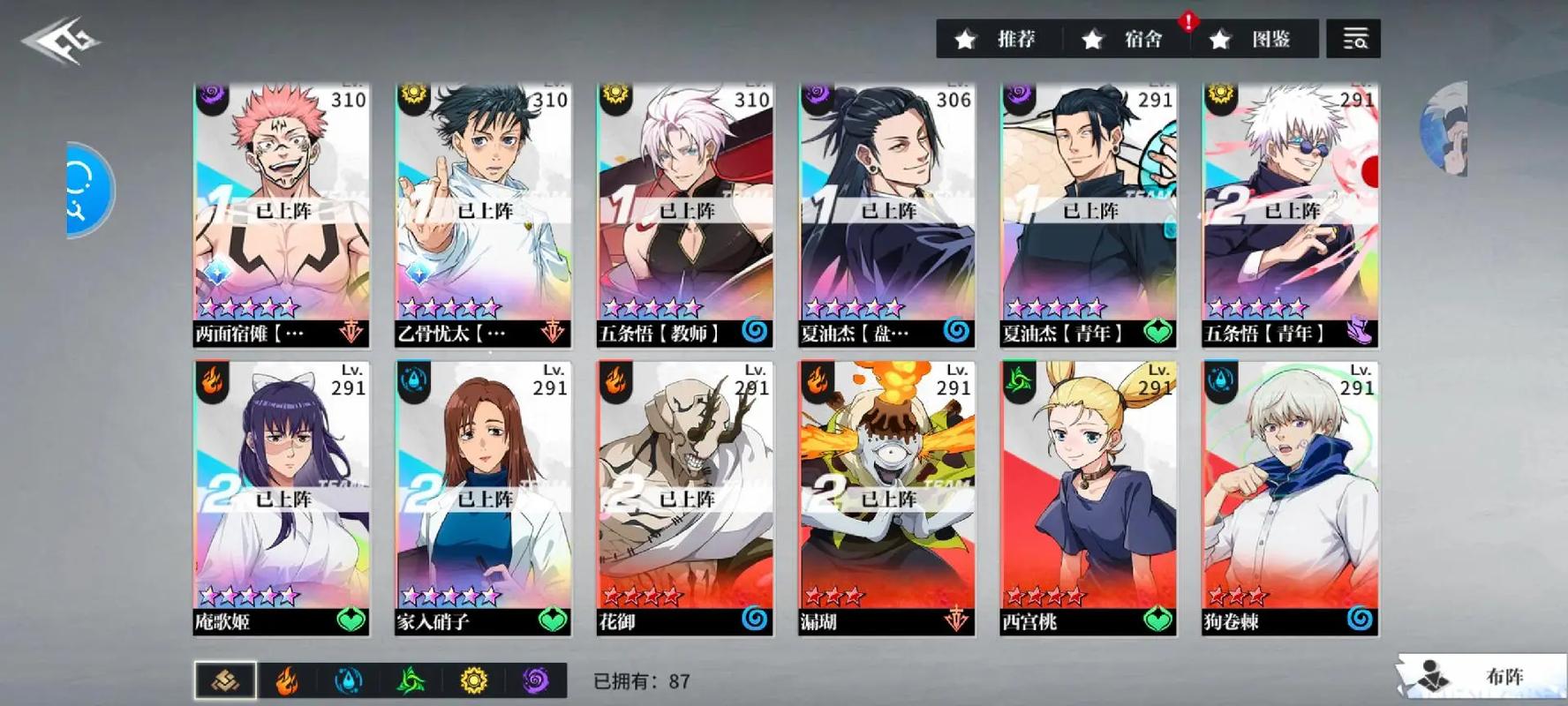Open the 家入硝子 character card
This screenshot has height=706, width=1568.
point(483,498)
